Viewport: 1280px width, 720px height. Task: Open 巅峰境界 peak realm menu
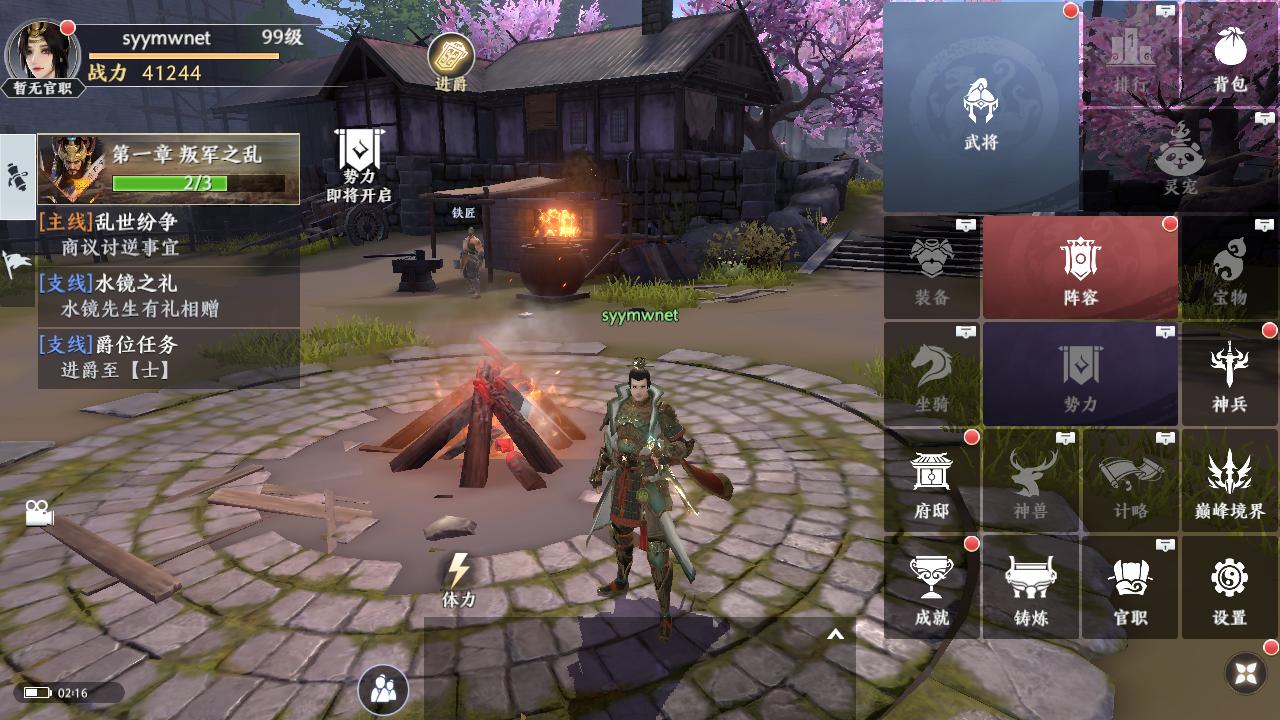1229,482
